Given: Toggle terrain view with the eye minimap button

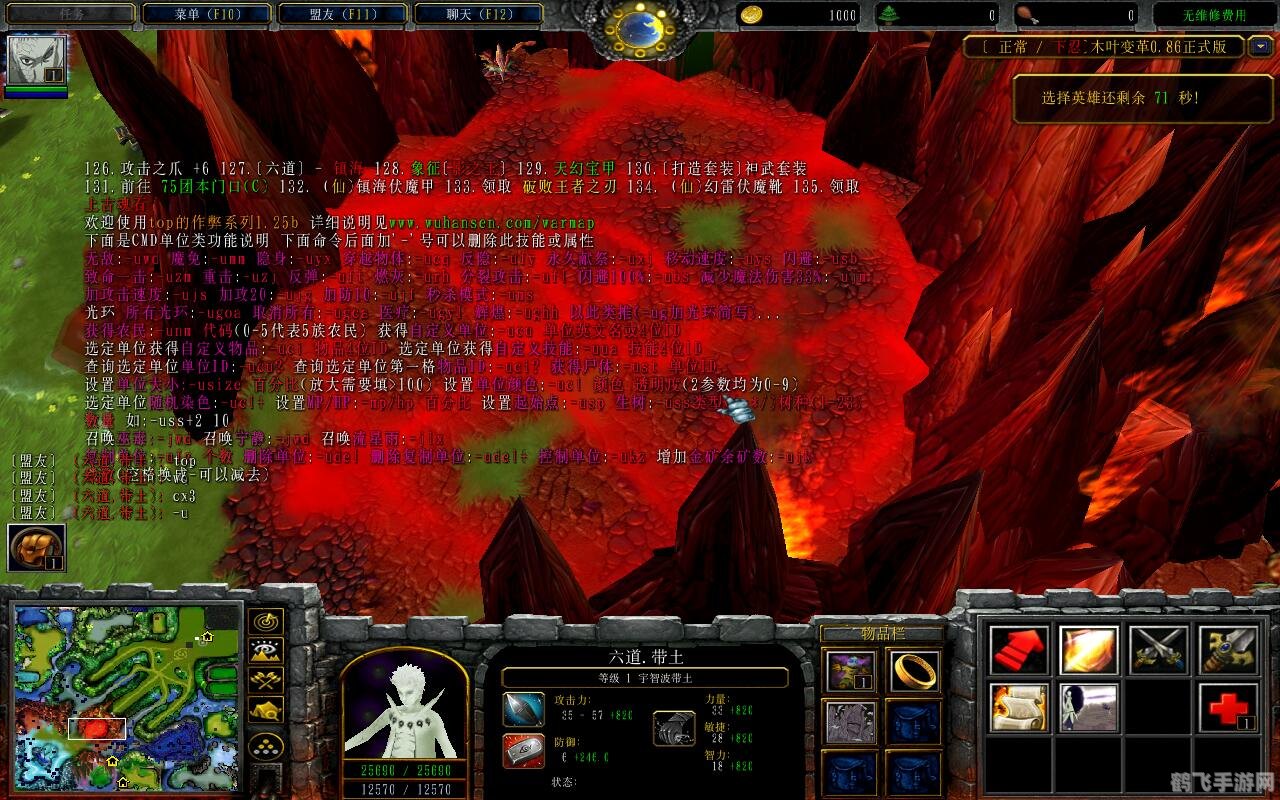Looking at the screenshot, I should coord(265,650).
